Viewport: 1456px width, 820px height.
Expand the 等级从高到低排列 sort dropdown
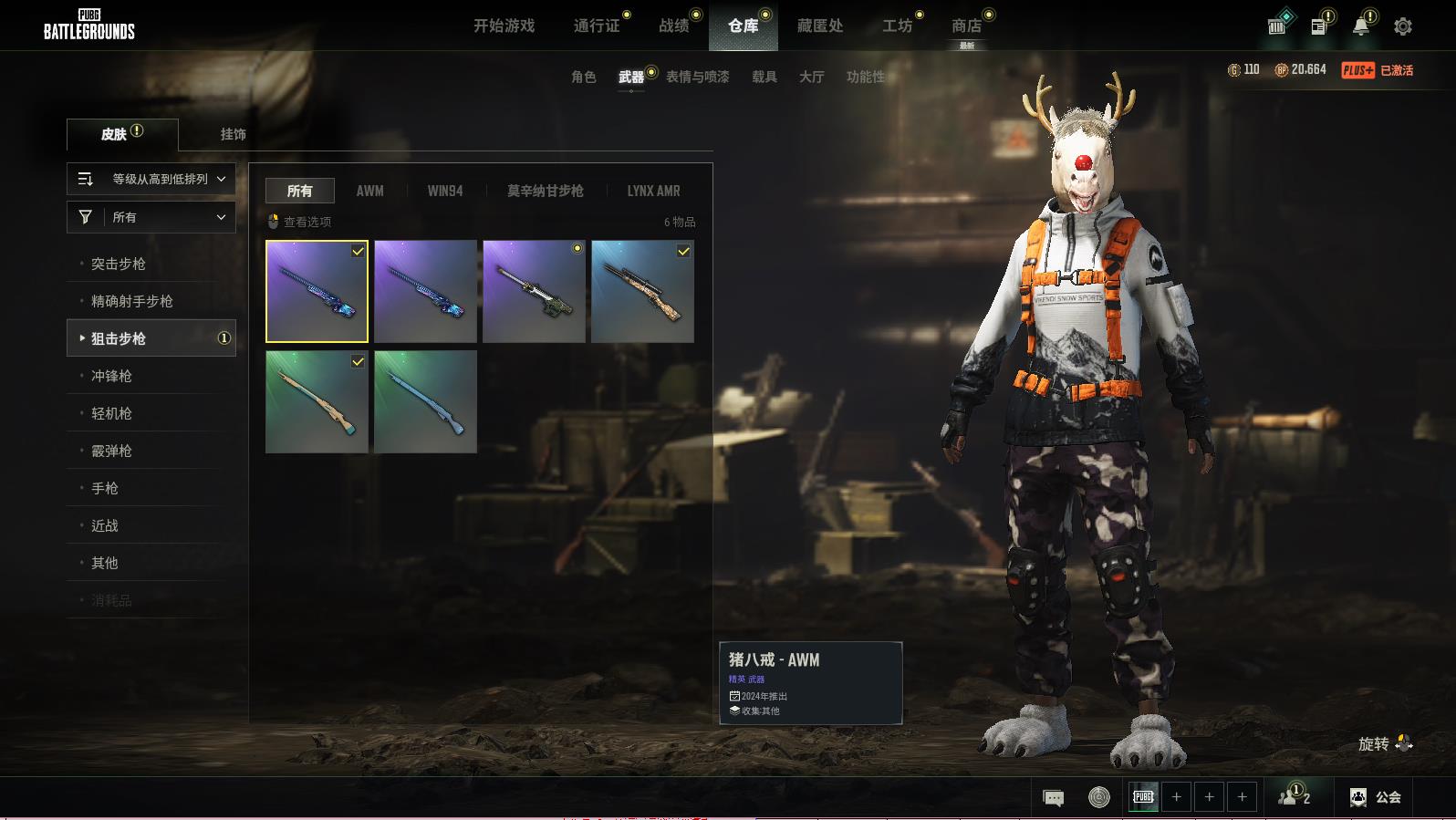coord(151,179)
